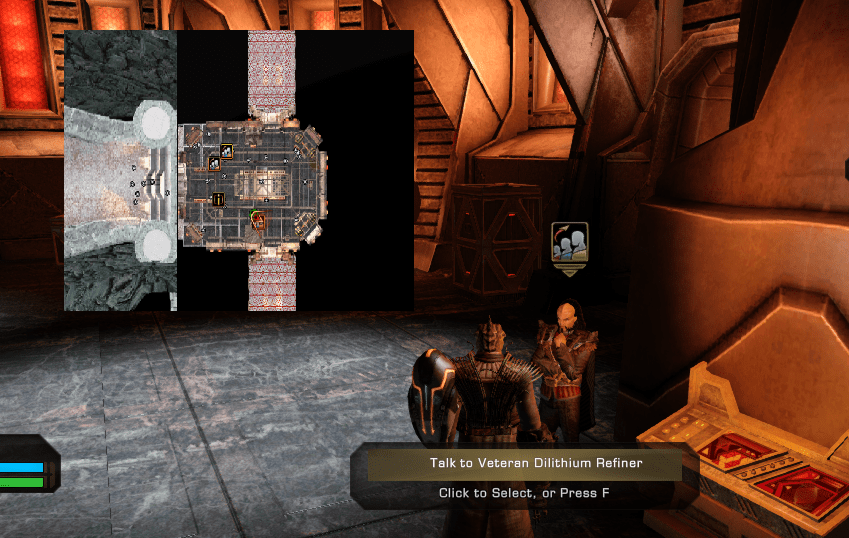Click the green player arrow on the map
This screenshot has height=538, width=849.
[x=252, y=214]
